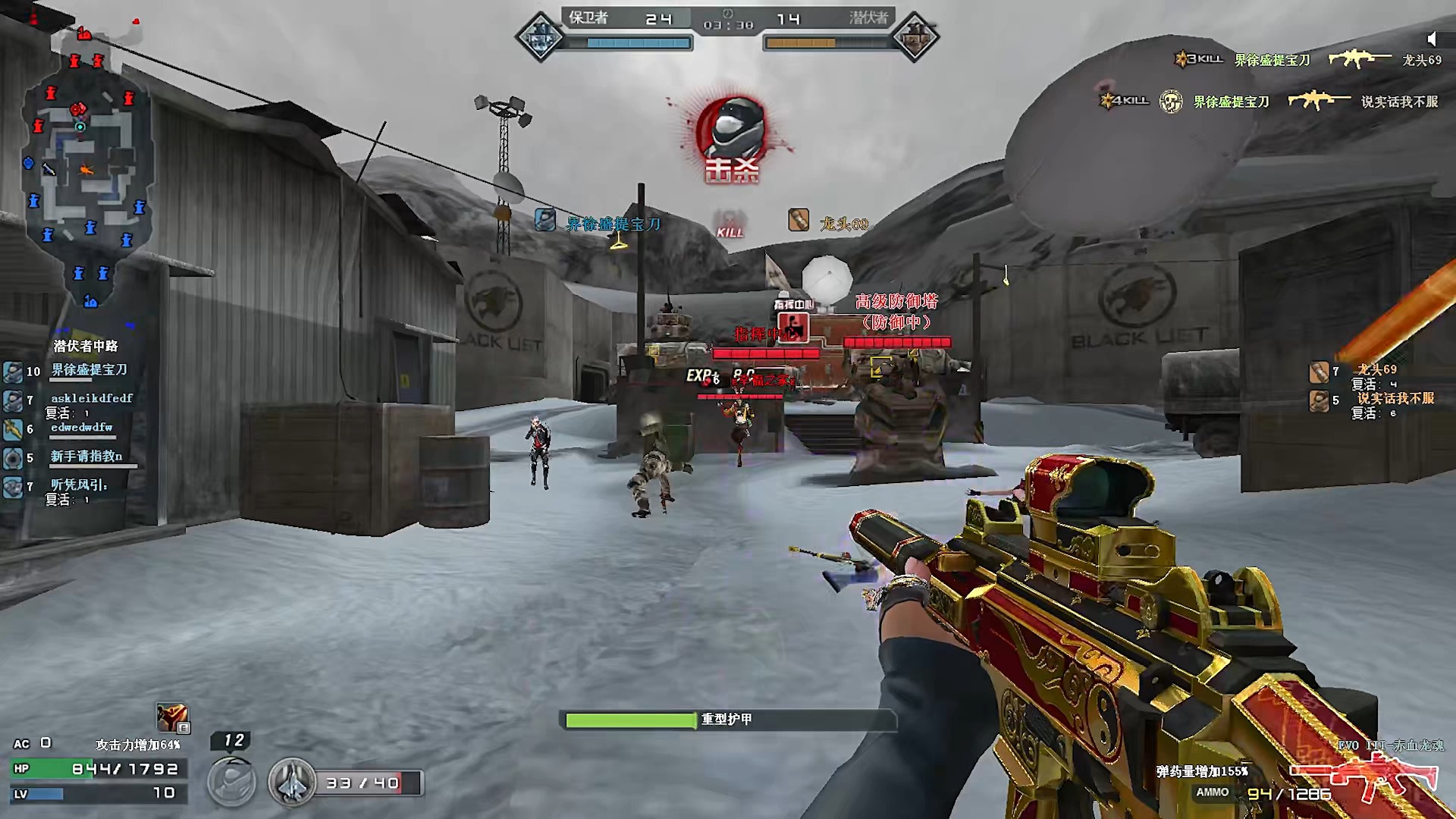1456x819 pixels.
Task: Select teammate 新手请指教n row
Action: tap(86, 457)
